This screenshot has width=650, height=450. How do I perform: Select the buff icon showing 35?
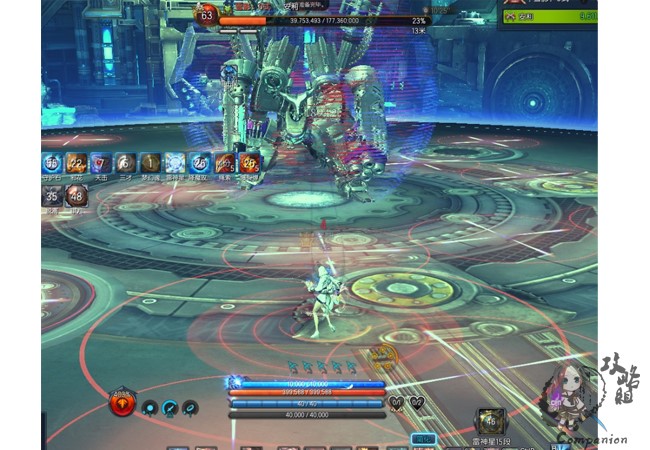click(53, 196)
